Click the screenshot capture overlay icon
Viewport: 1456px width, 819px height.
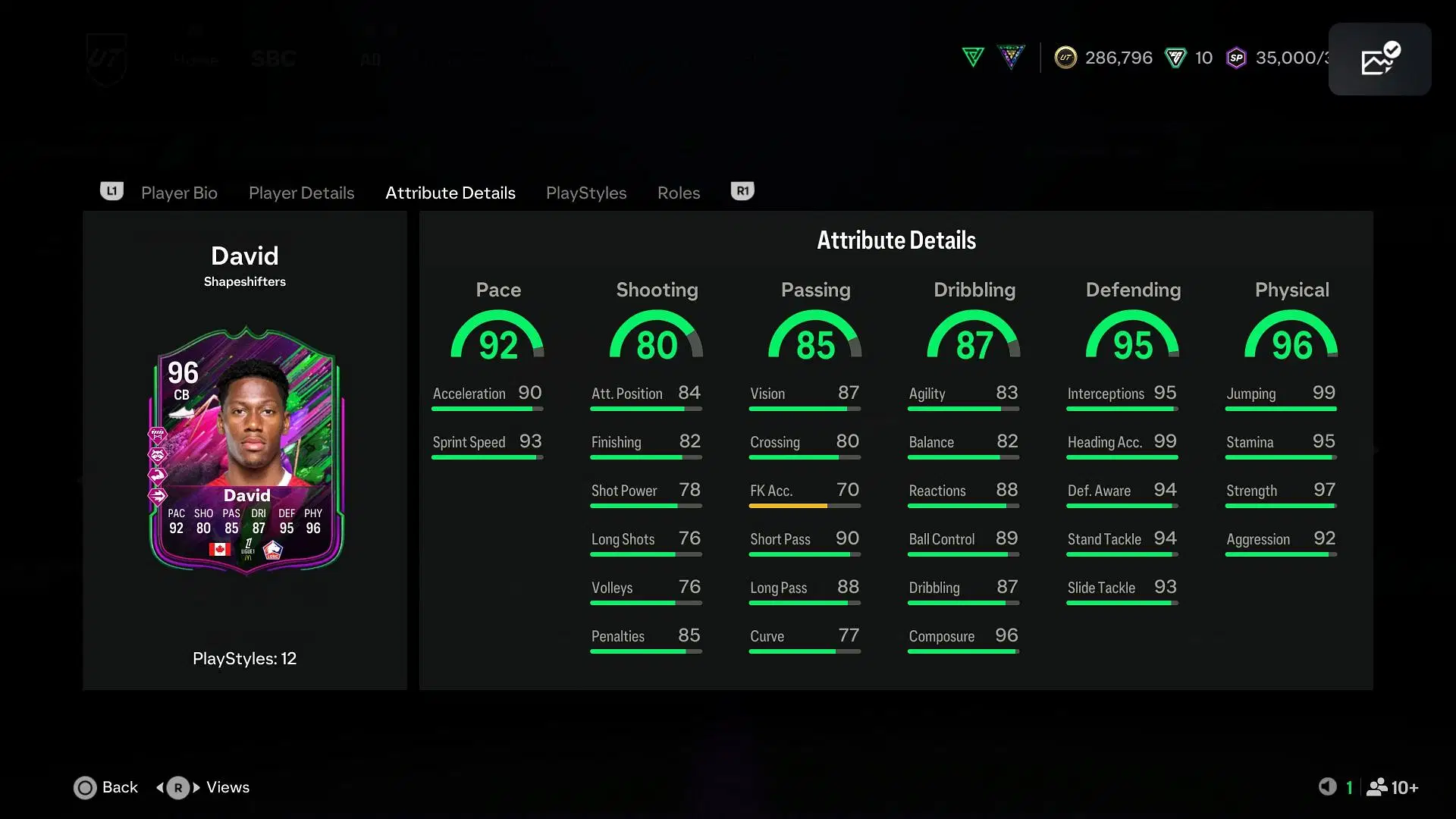point(1379,59)
